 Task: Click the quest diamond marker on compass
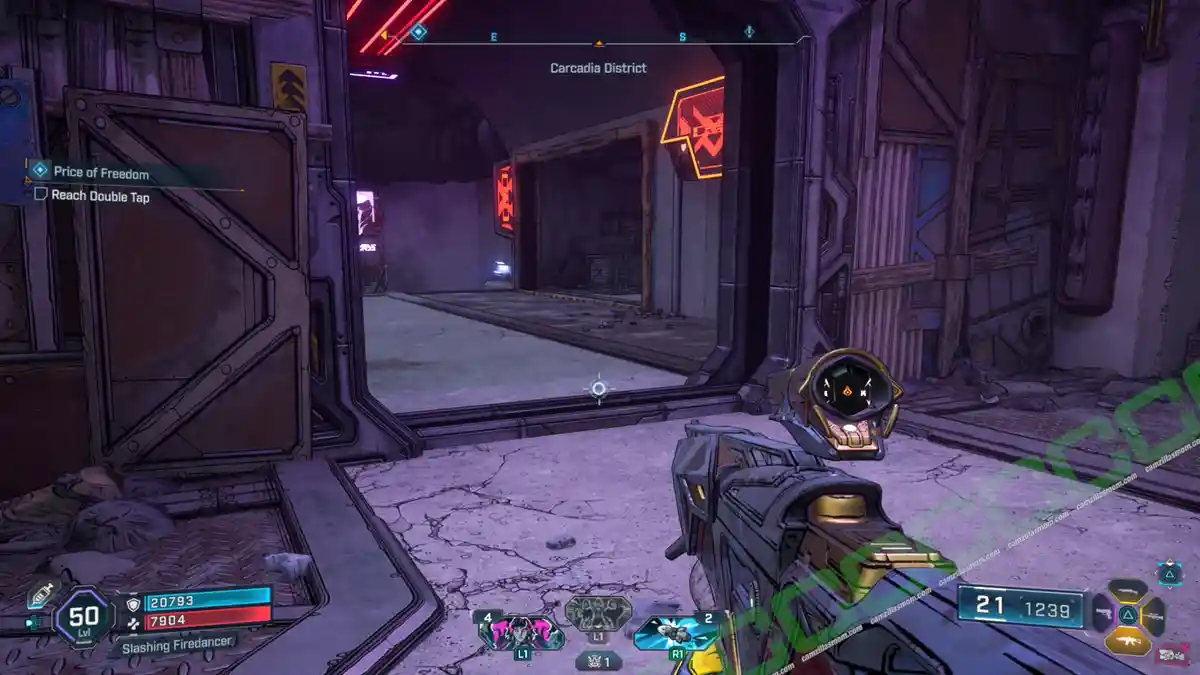[x=419, y=33]
